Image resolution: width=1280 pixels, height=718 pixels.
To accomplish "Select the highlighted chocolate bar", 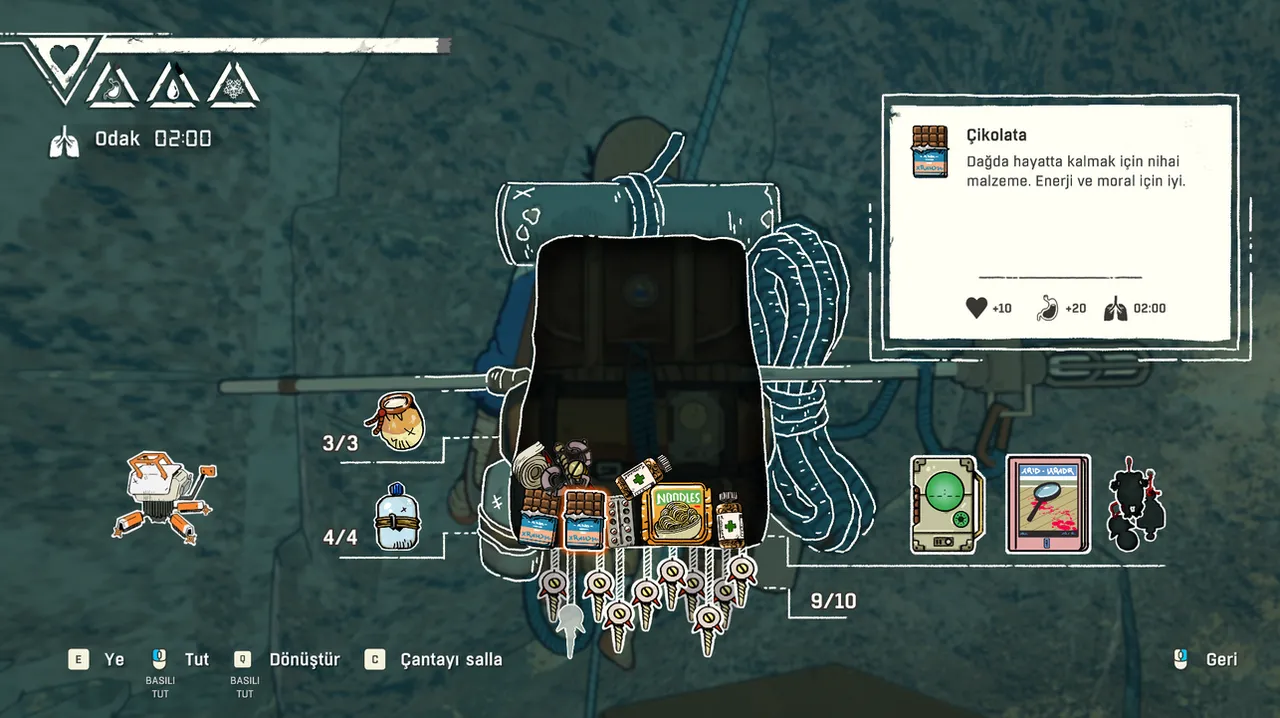I will coord(584,520).
